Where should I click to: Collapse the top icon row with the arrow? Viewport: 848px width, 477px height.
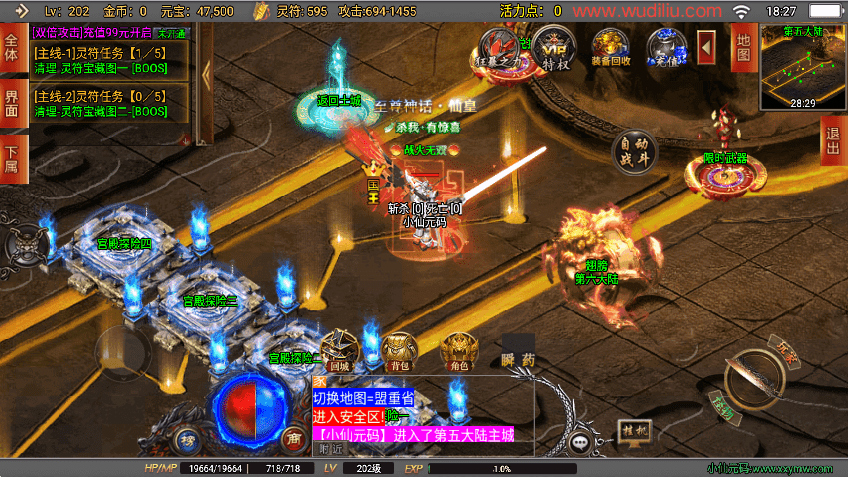[x=706, y=46]
